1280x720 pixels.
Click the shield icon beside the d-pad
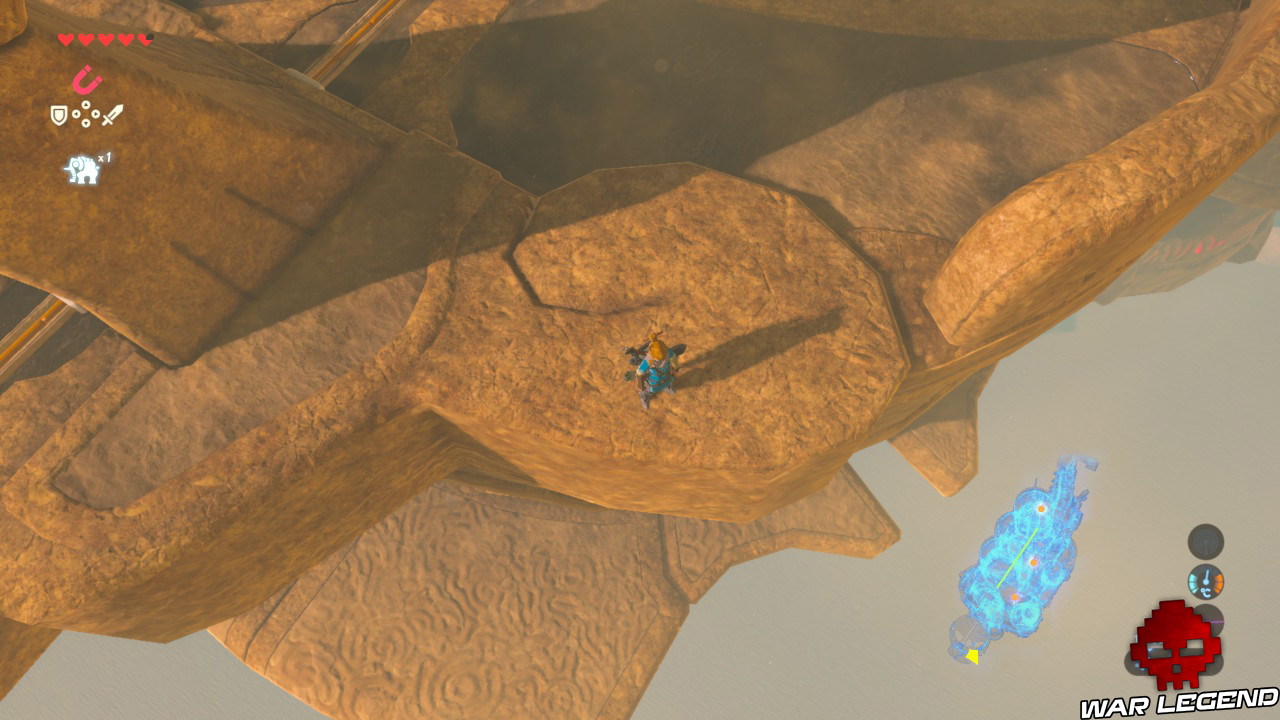pos(58,114)
